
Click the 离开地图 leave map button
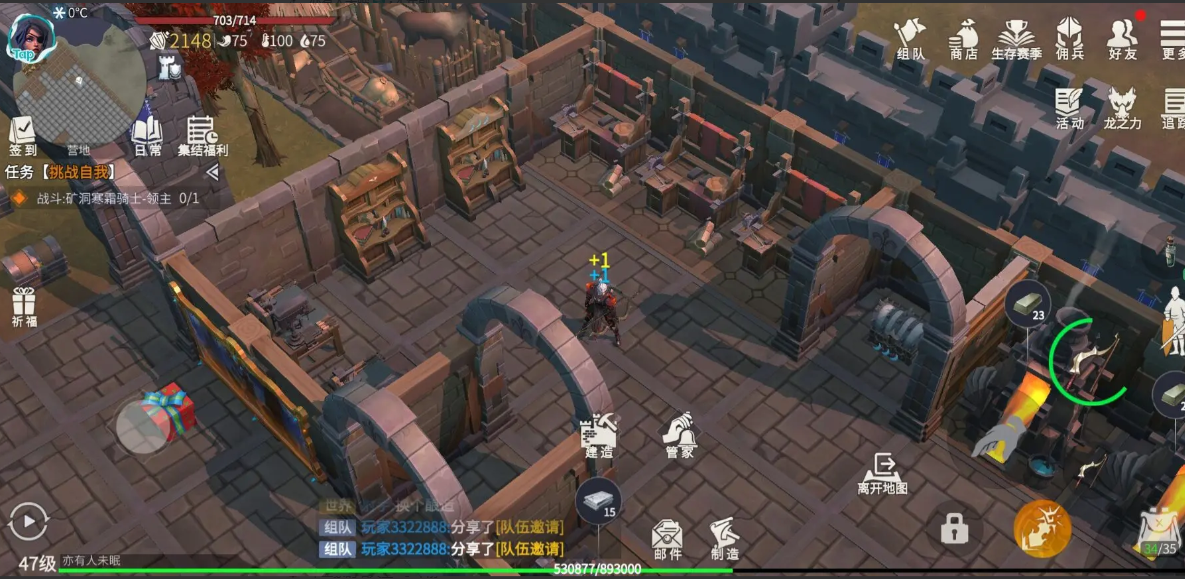882,473
